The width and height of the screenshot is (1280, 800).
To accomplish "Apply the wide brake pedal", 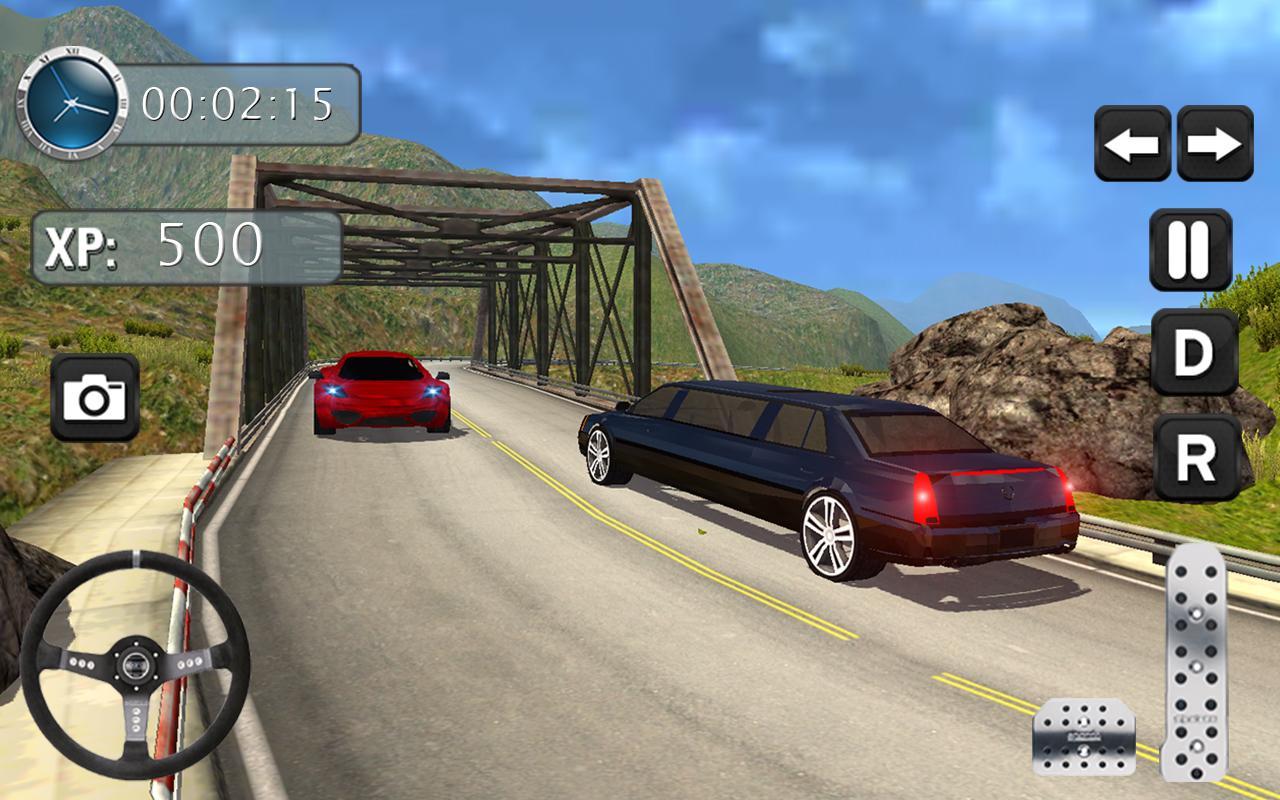I will point(1084,737).
